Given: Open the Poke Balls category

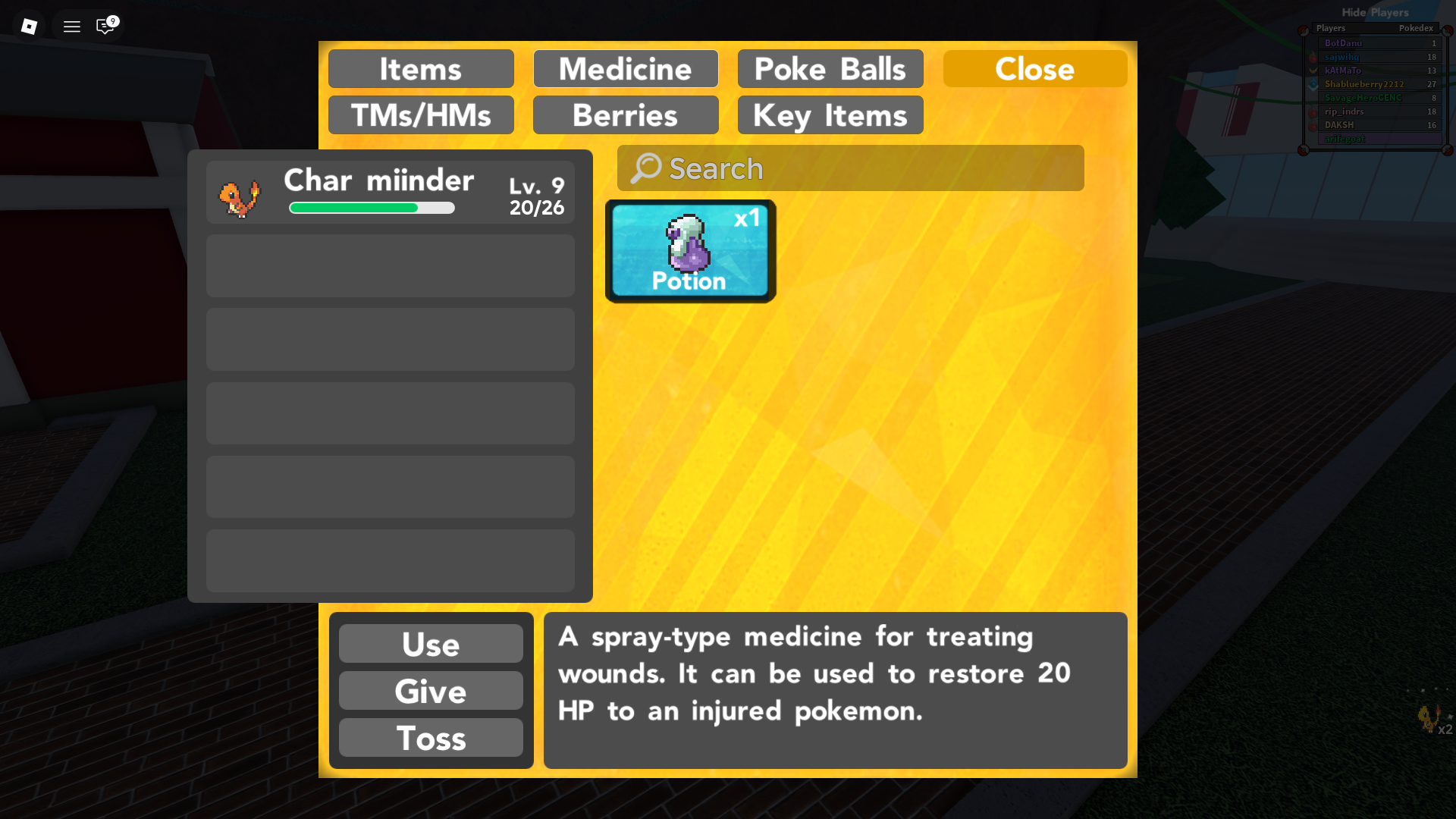Looking at the screenshot, I should (830, 68).
